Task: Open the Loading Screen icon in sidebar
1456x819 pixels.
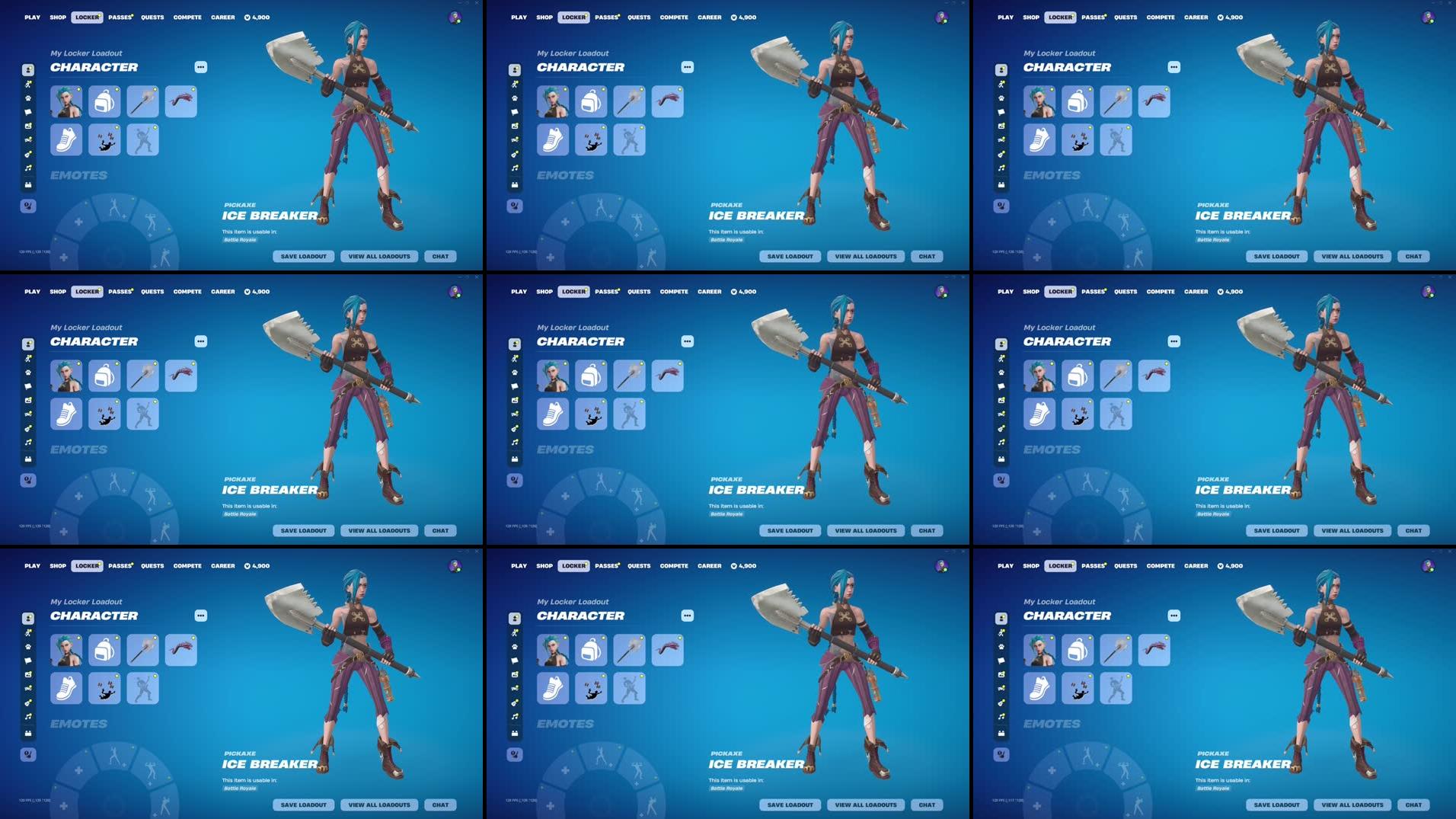Action: coord(27,125)
